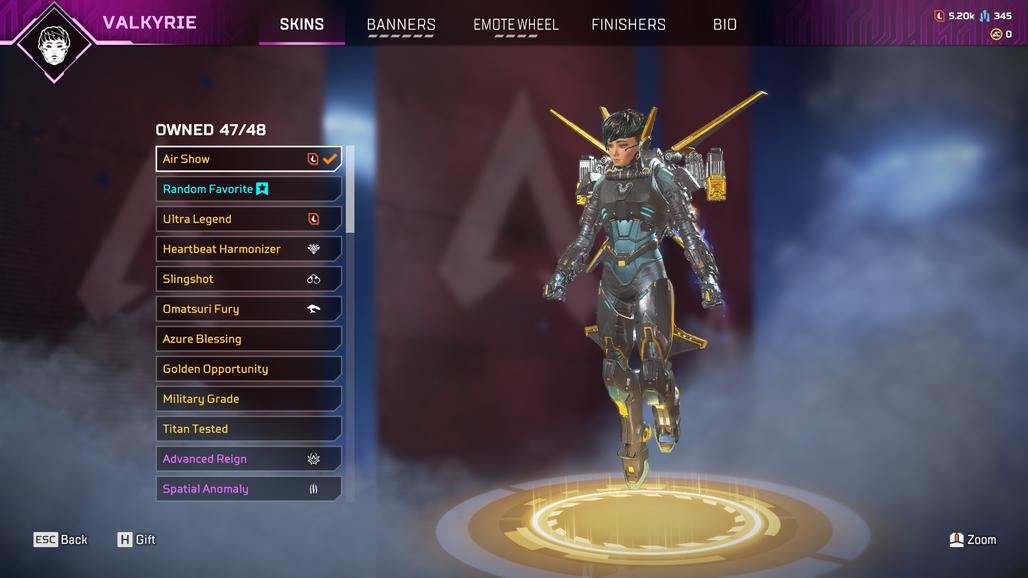Choose the Omatsuri Fury skin
This screenshot has width=1028, height=578.
point(248,309)
